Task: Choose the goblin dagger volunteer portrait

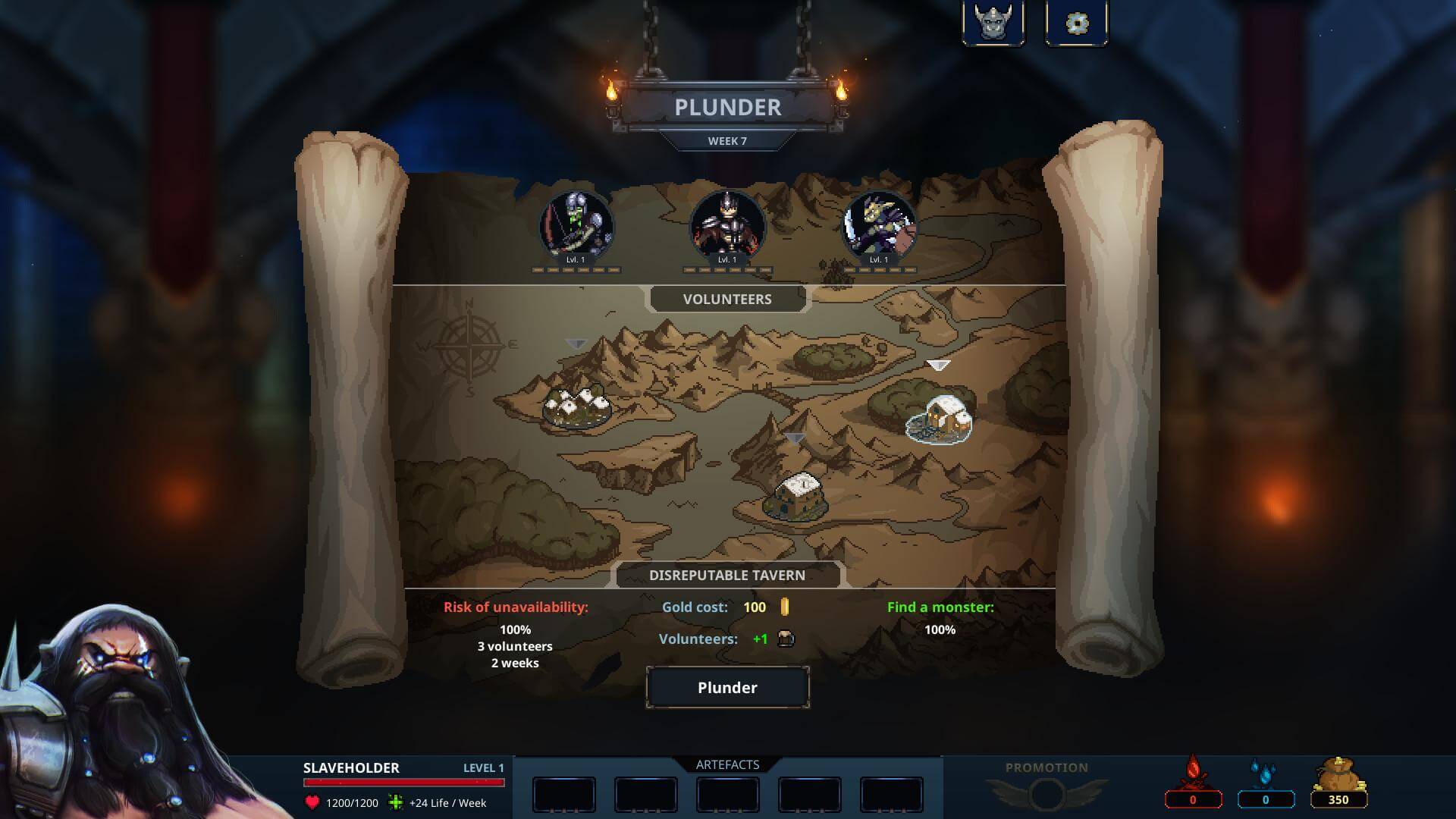Action: coord(879,225)
